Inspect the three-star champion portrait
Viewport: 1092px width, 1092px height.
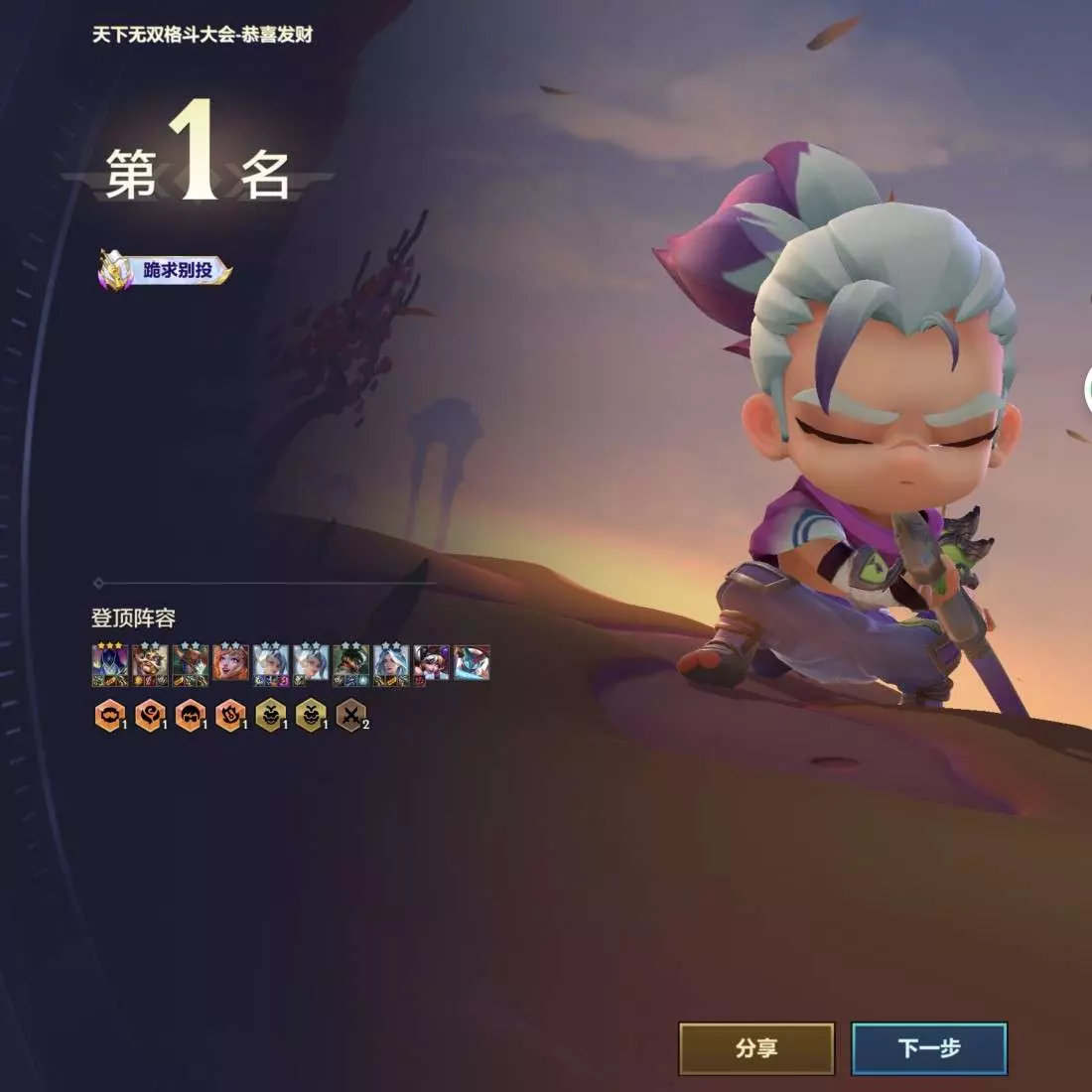pos(109,664)
